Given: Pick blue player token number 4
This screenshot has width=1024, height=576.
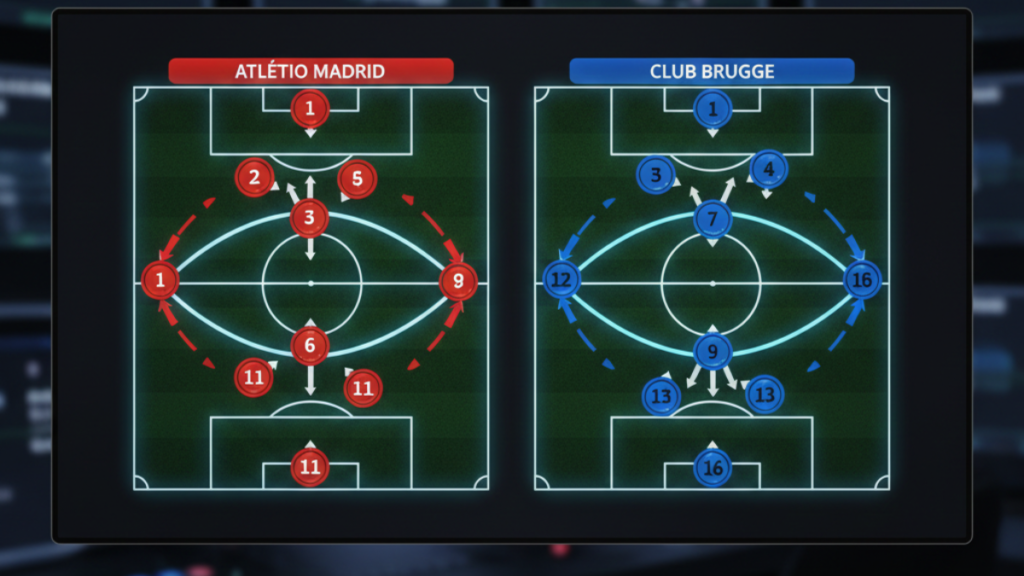Looking at the screenshot, I should 768,169.
